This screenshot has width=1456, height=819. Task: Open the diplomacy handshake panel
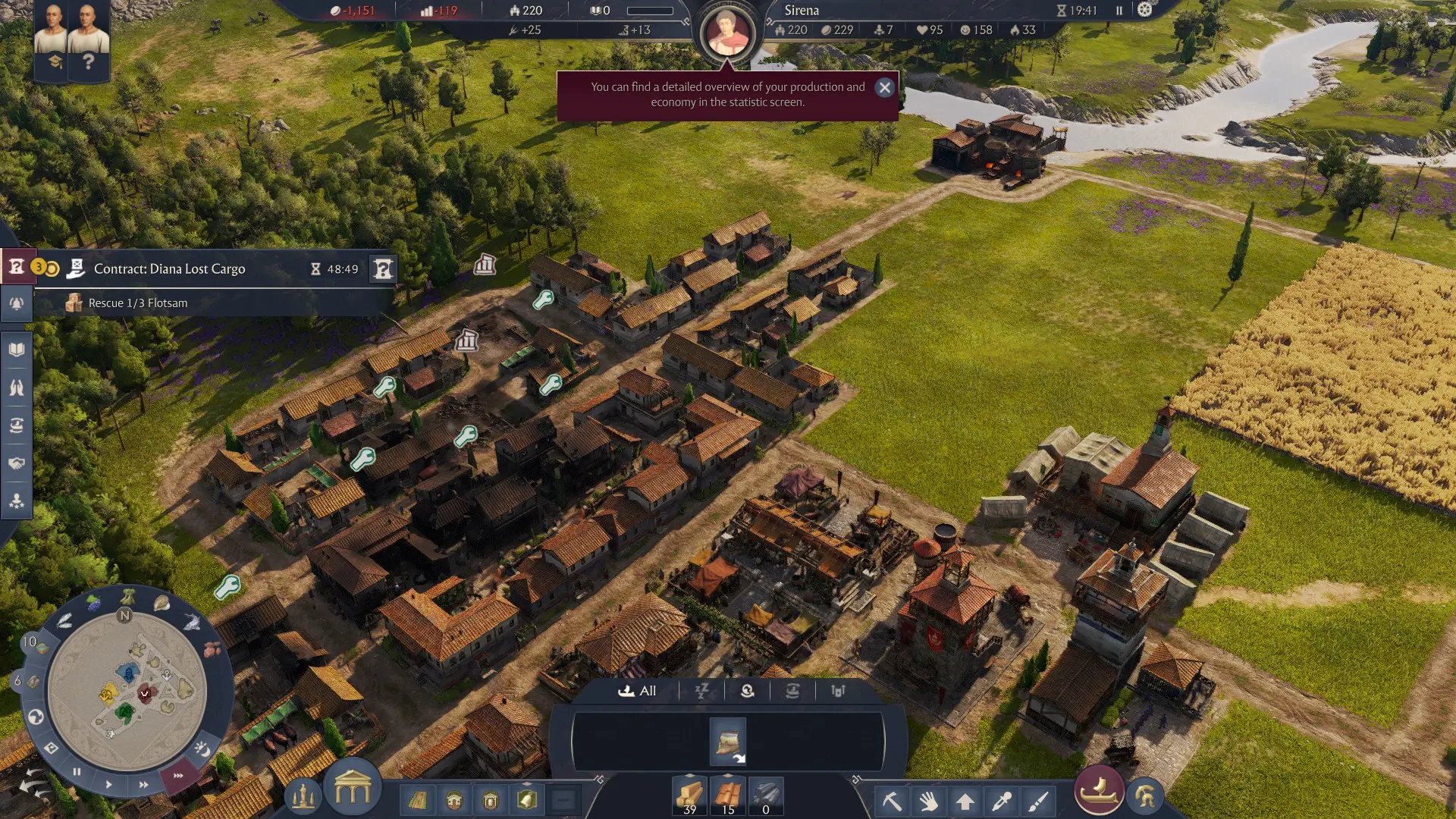(17, 463)
